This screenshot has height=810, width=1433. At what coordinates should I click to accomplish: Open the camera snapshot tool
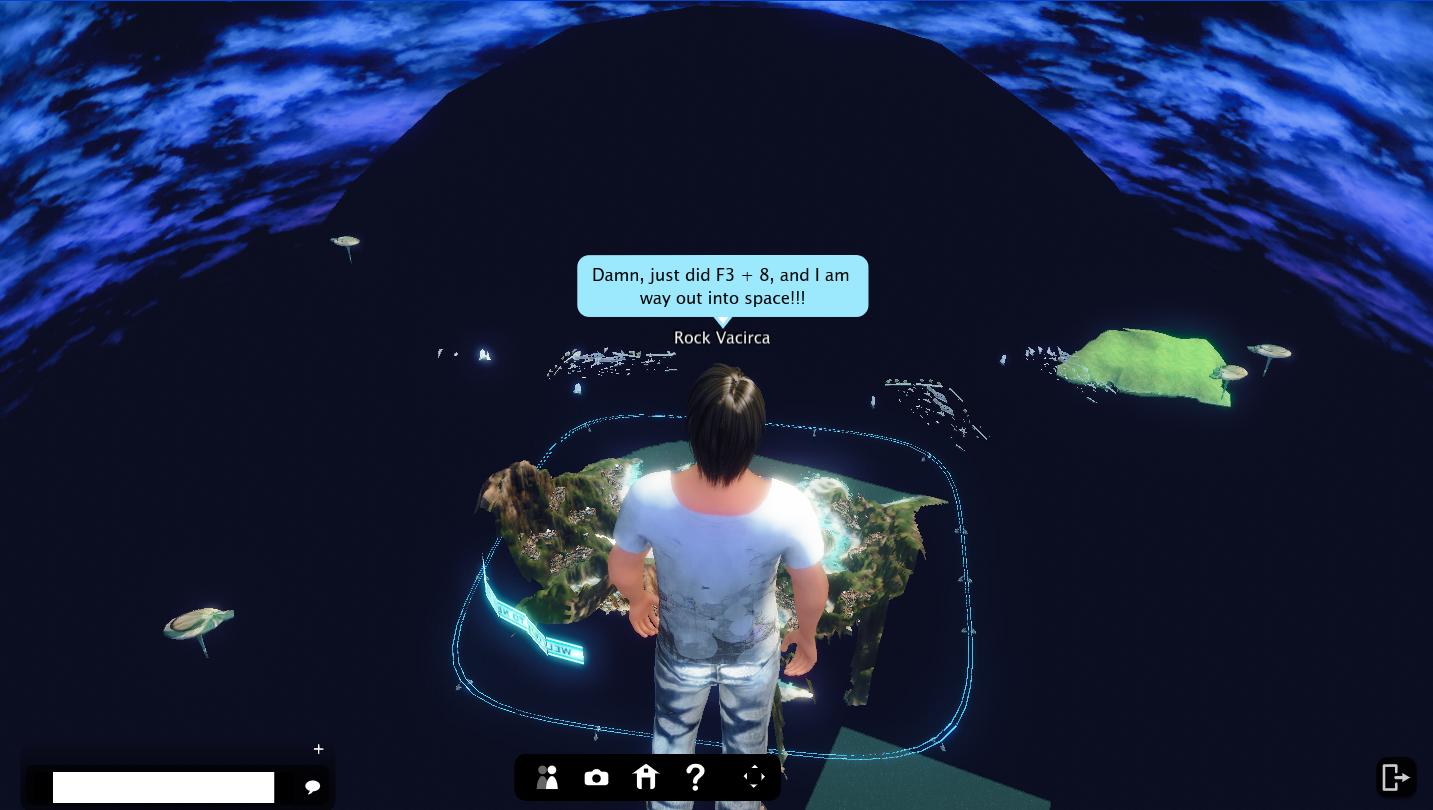(596, 777)
